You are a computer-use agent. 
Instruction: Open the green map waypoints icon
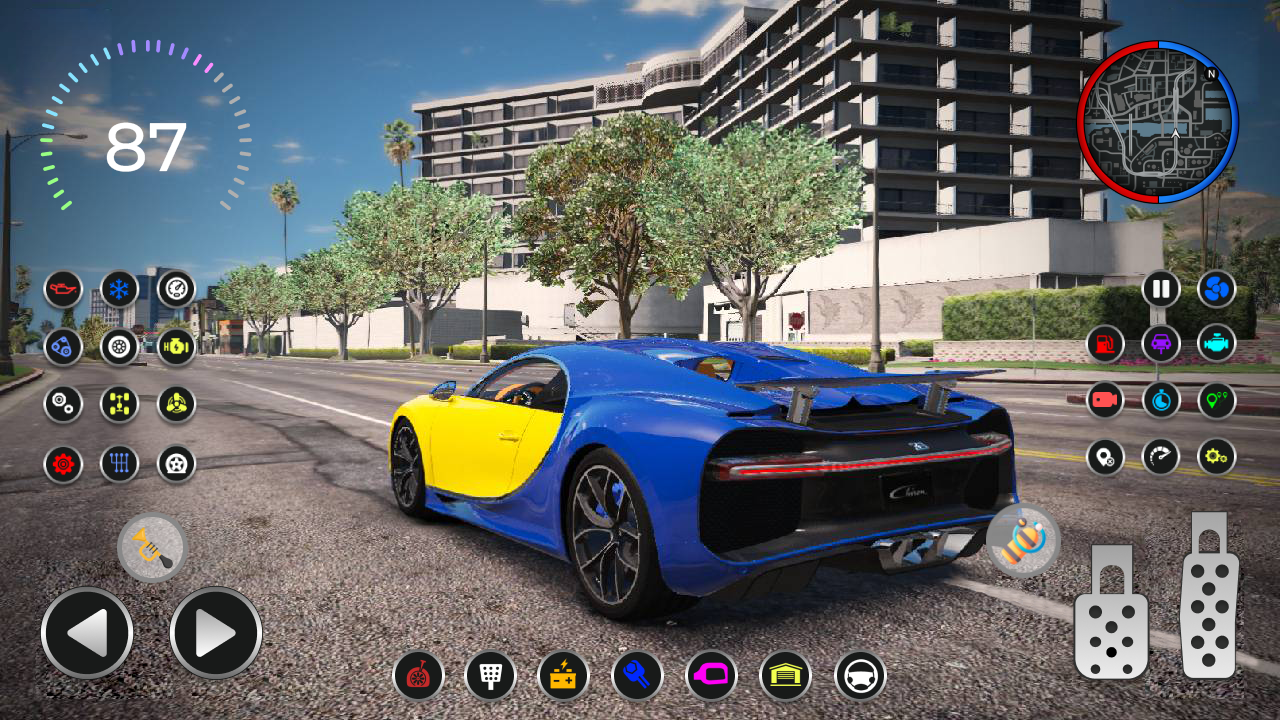pyautogui.click(x=1217, y=400)
